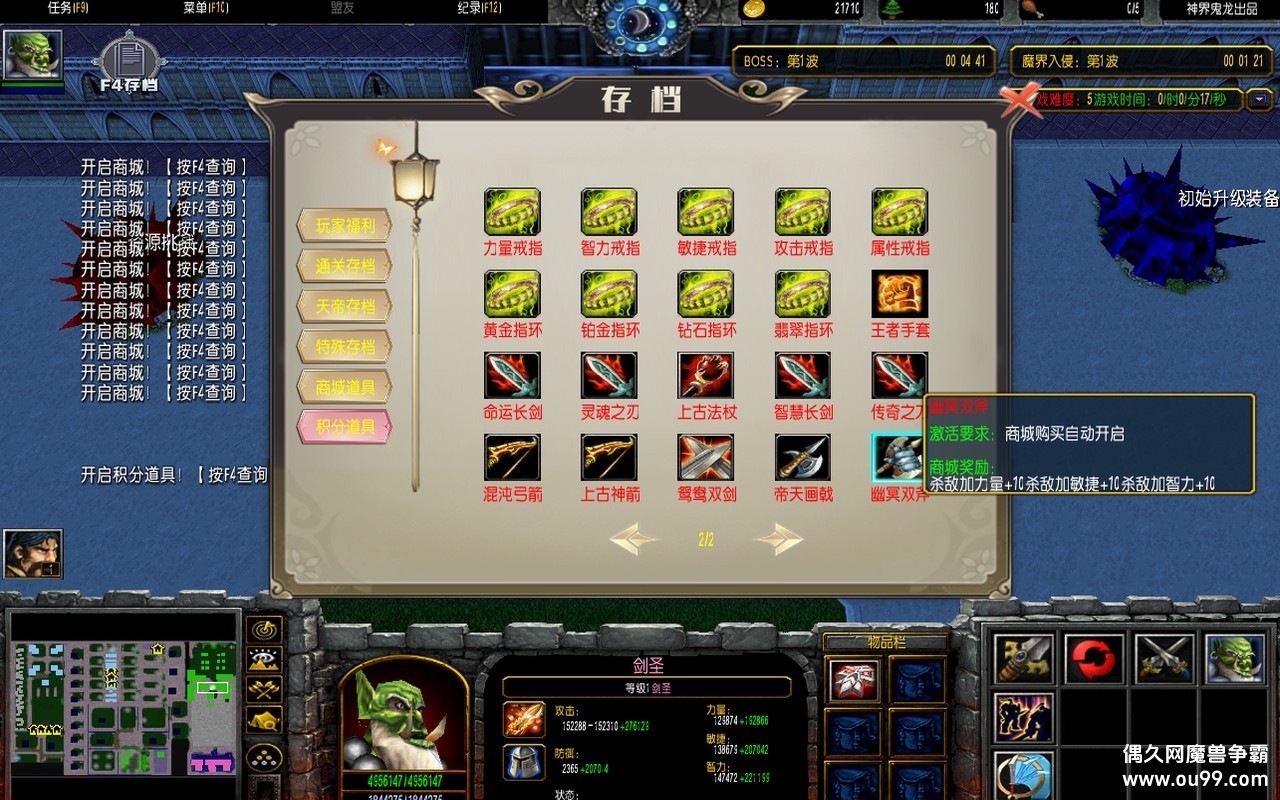The width and height of the screenshot is (1280, 800).
Task: Close the 存档 window with the red X
Action: pos(1021,100)
